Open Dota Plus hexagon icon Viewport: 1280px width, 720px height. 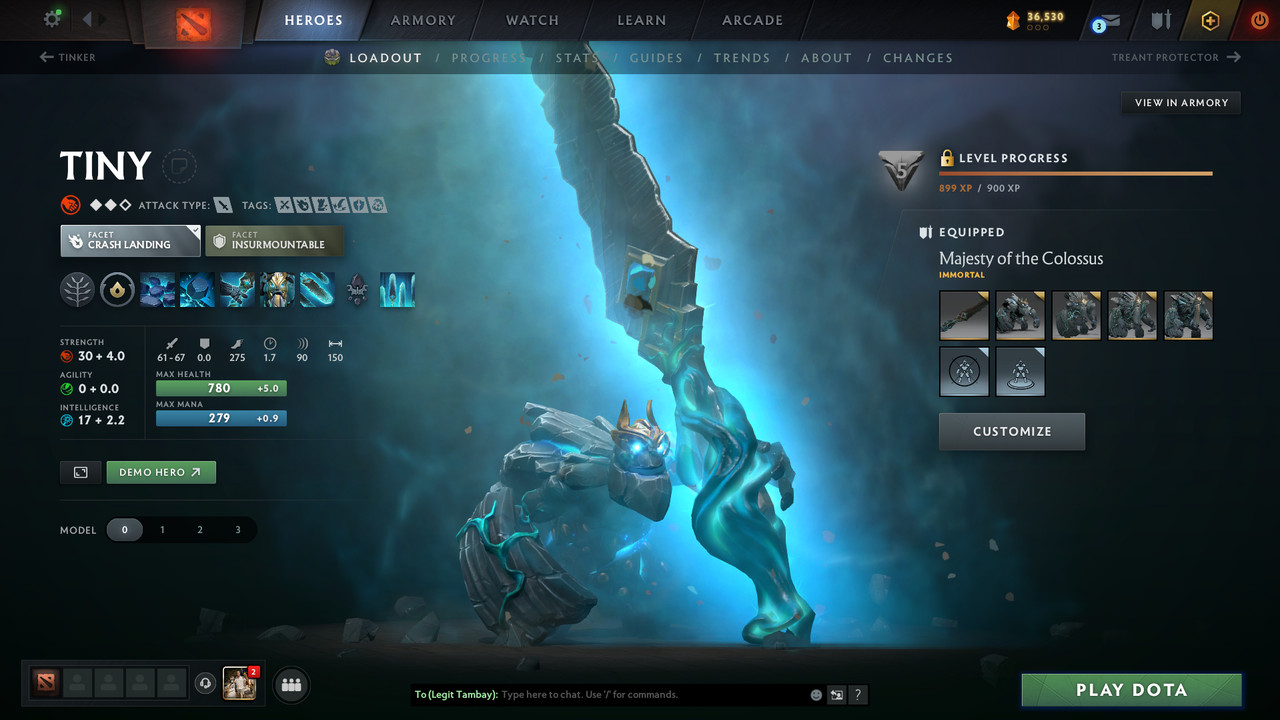click(1210, 20)
